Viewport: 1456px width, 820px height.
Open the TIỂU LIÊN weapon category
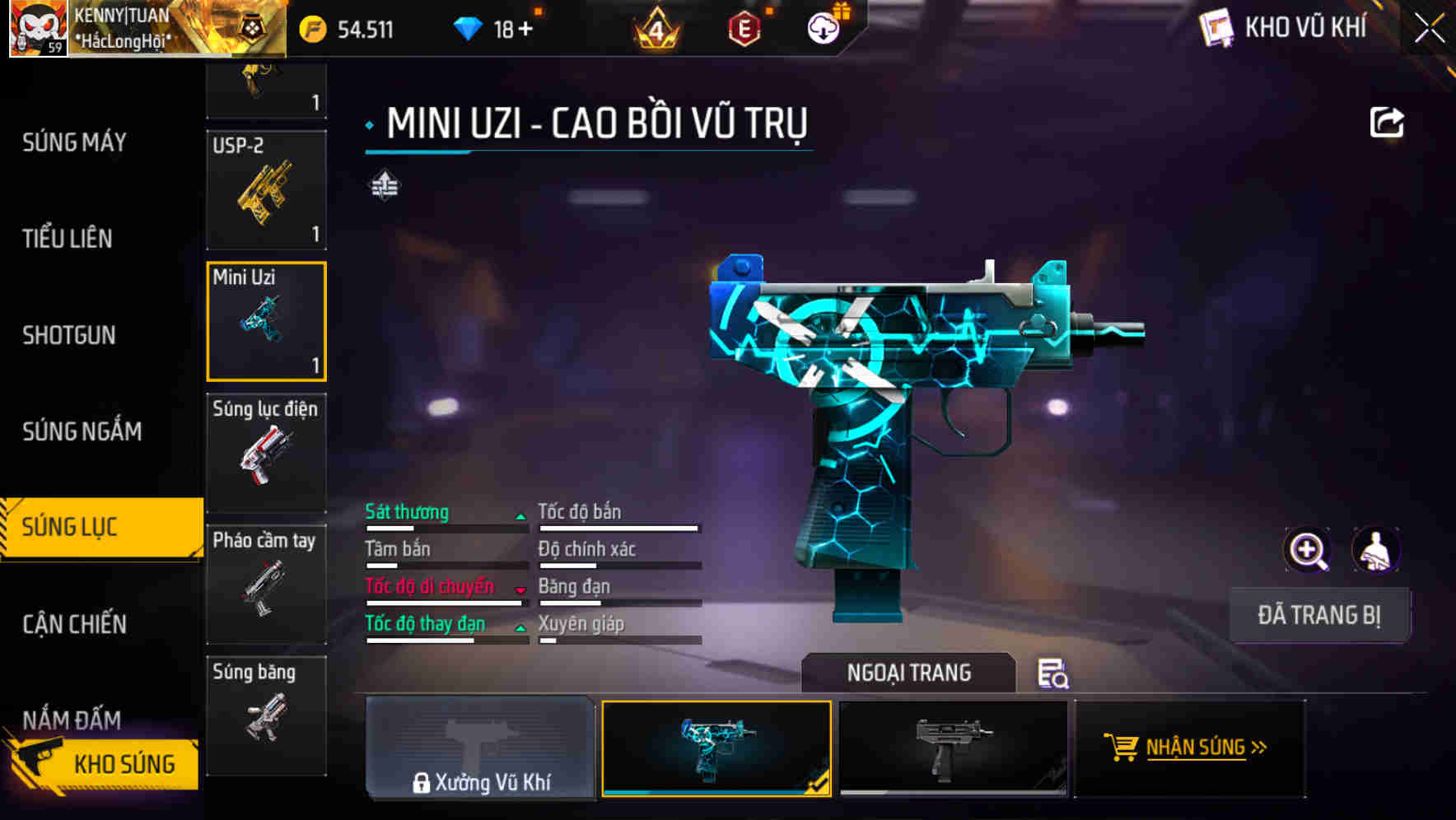(x=68, y=239)
